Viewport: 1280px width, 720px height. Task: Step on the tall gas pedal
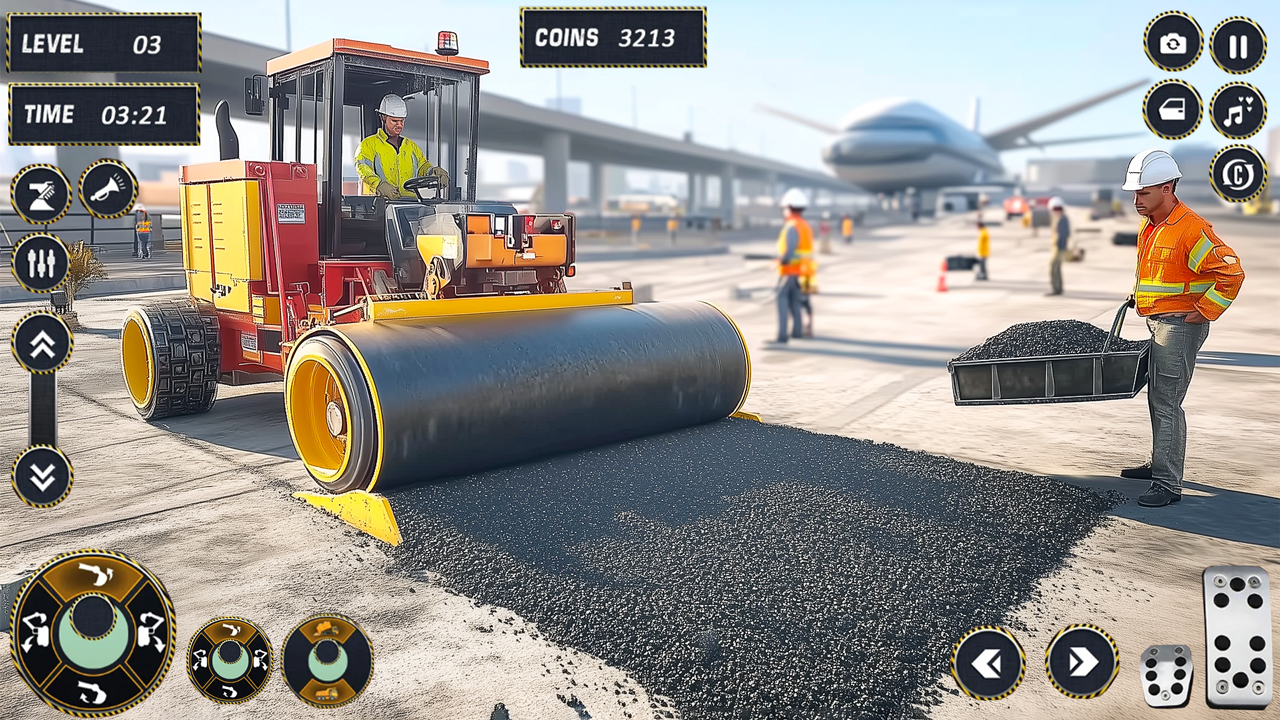[x=1237, y=636]
